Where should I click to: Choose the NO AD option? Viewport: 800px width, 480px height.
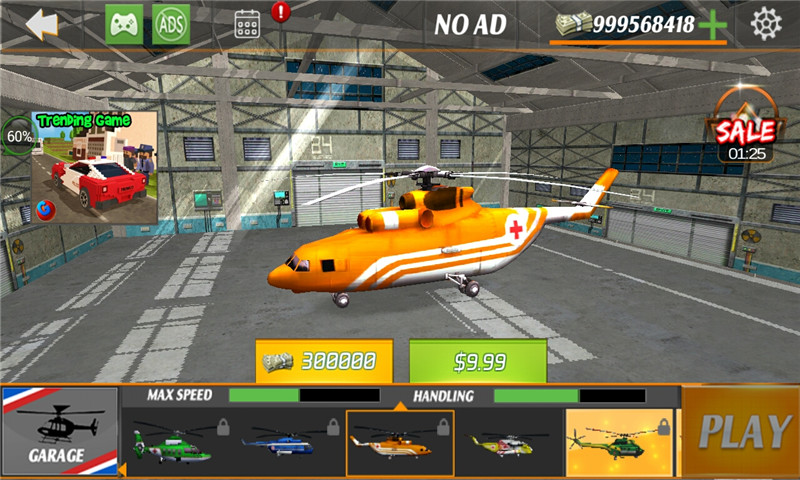point(470,24)
